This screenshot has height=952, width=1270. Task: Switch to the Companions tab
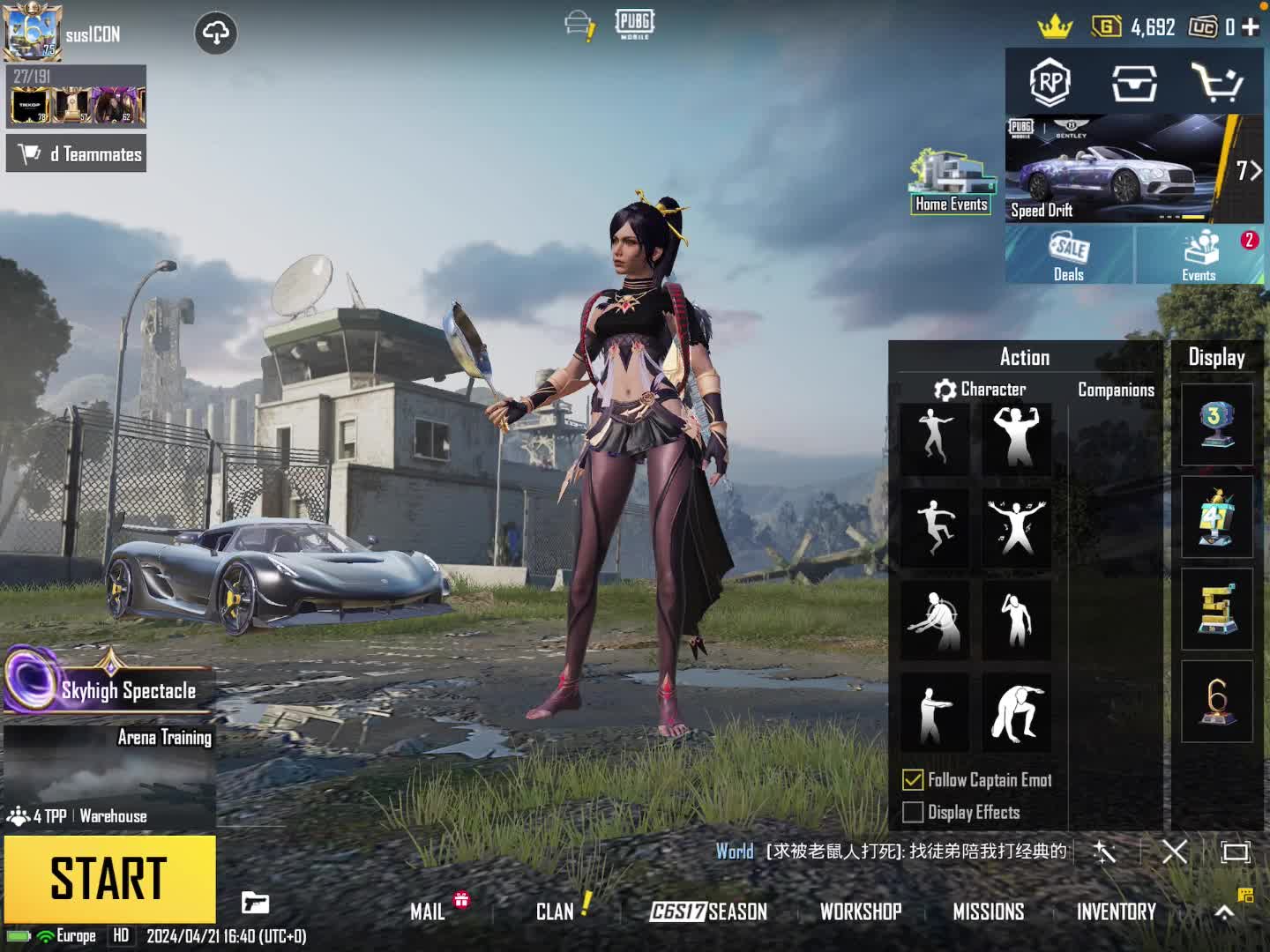pyautogui.click(x=1116, y=390)
